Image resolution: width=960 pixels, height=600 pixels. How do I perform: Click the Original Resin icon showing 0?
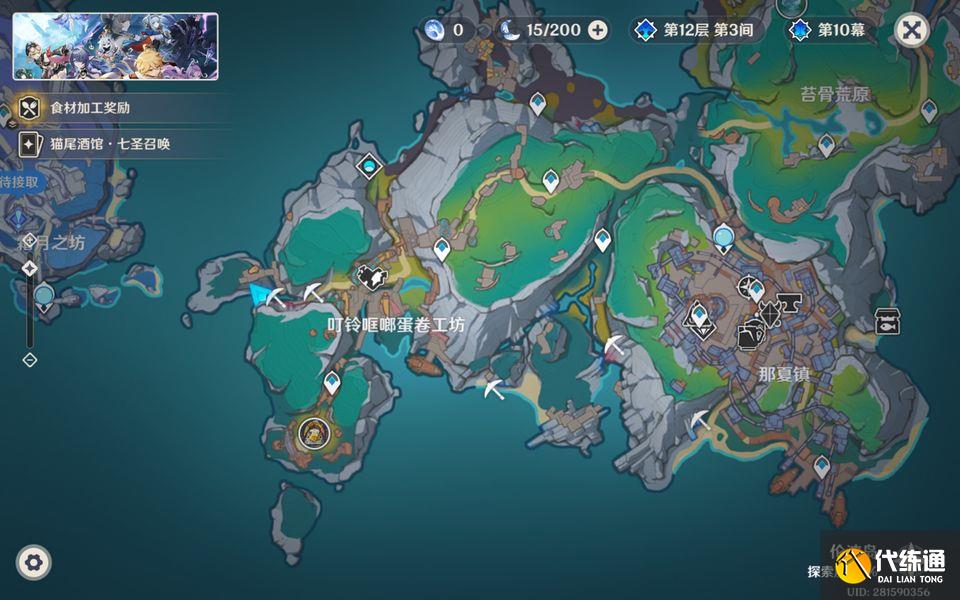point(434,30)
